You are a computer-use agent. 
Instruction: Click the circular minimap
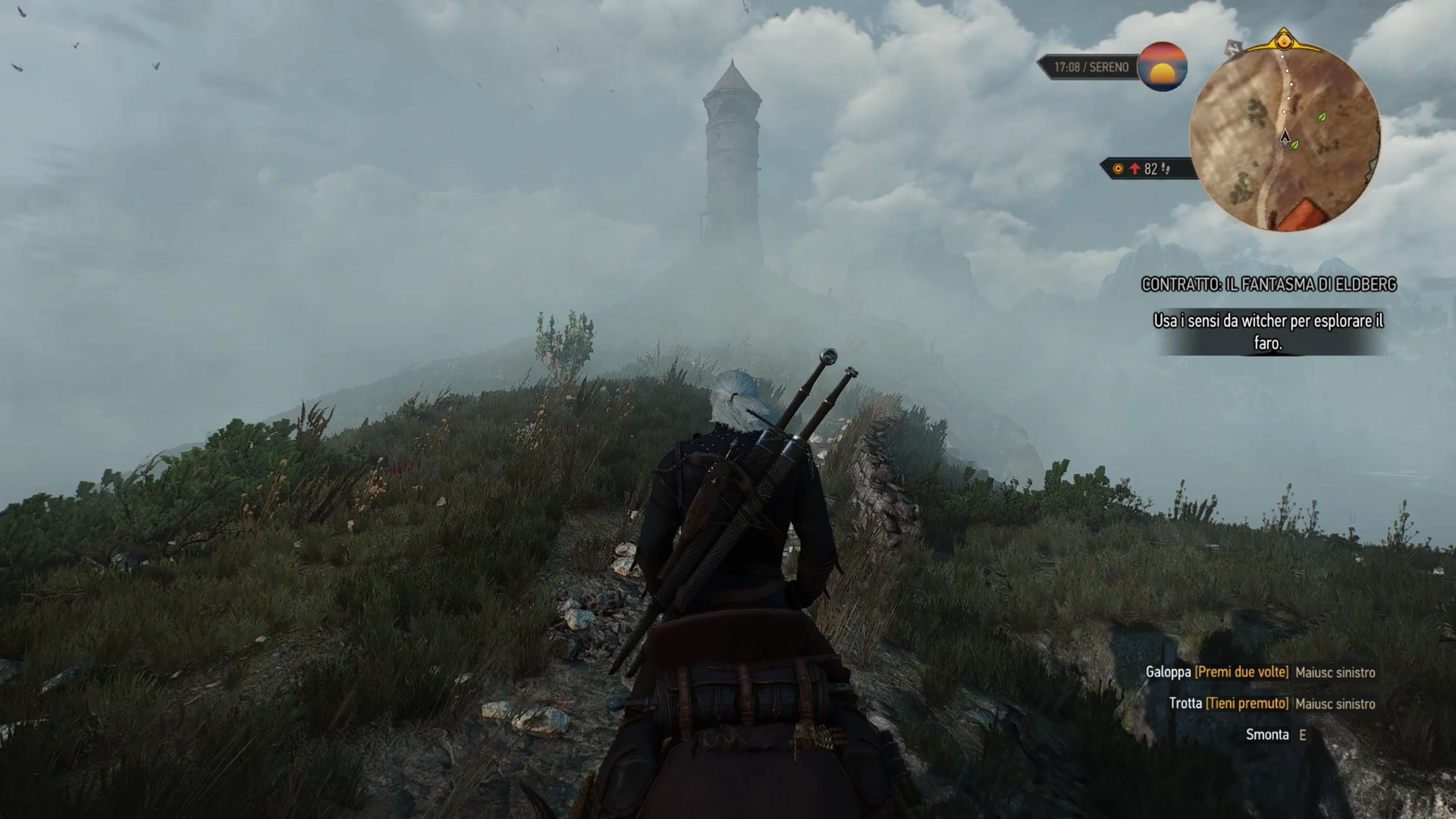pos(1285,136)
